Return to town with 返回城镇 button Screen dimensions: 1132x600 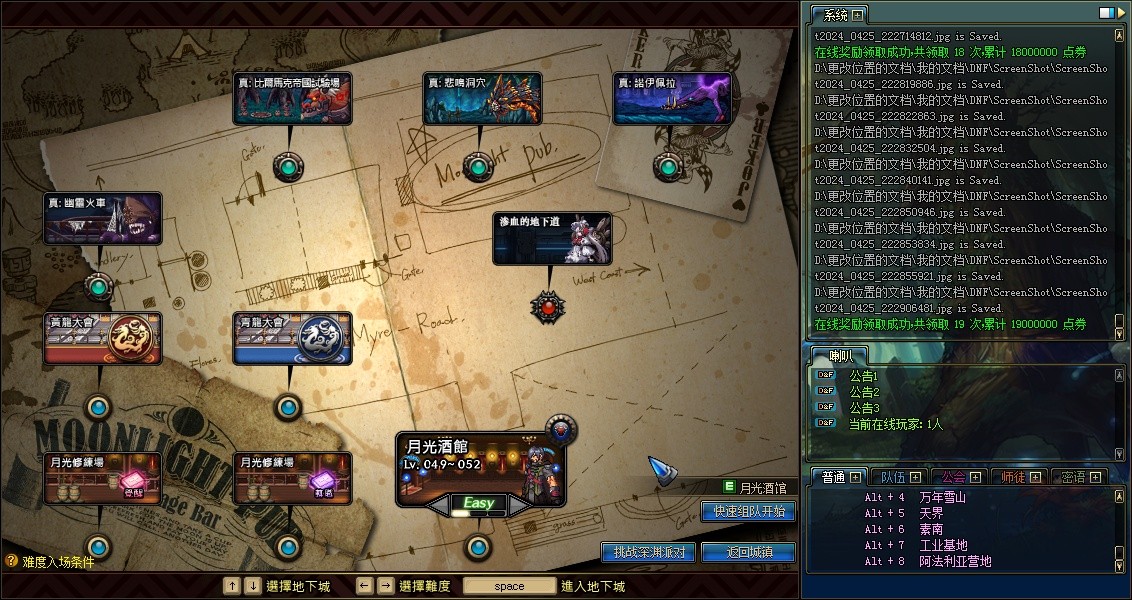pos(748,552)
